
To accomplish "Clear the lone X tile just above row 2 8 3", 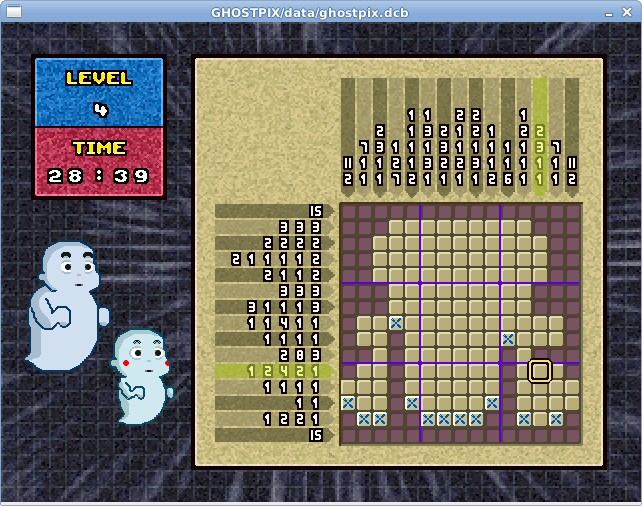I will 508,339.
